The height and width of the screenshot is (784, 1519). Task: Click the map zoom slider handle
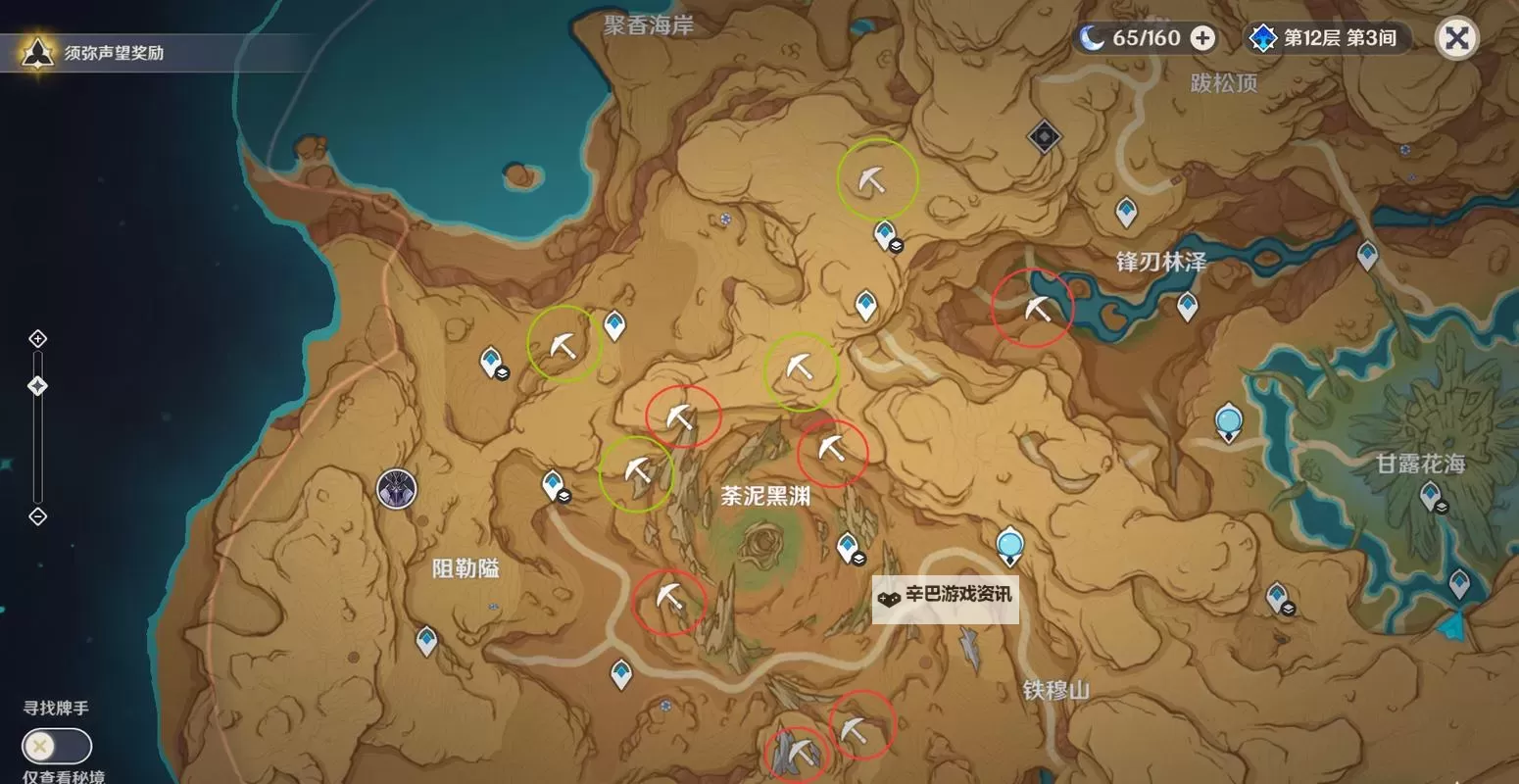coord(37,386)
